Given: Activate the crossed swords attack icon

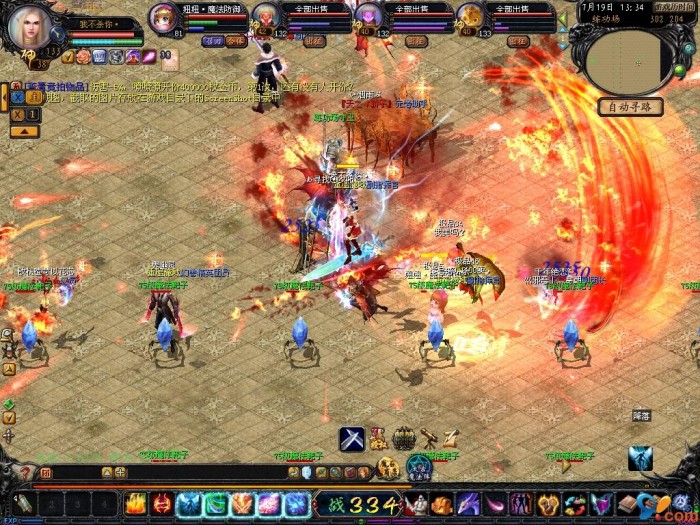Looking at the screenshot, I should coord(351,438).
